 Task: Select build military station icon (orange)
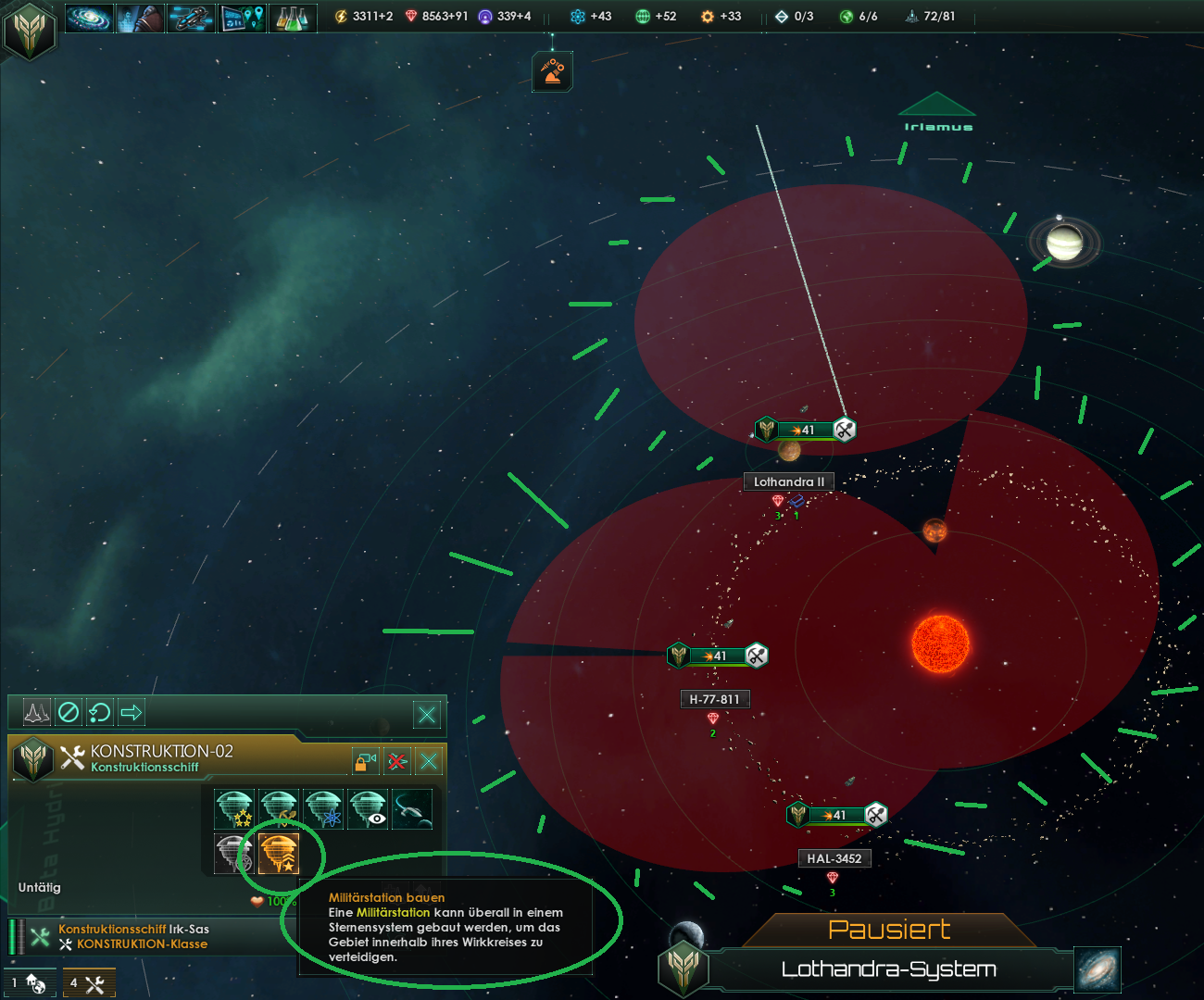click(279, 853)
